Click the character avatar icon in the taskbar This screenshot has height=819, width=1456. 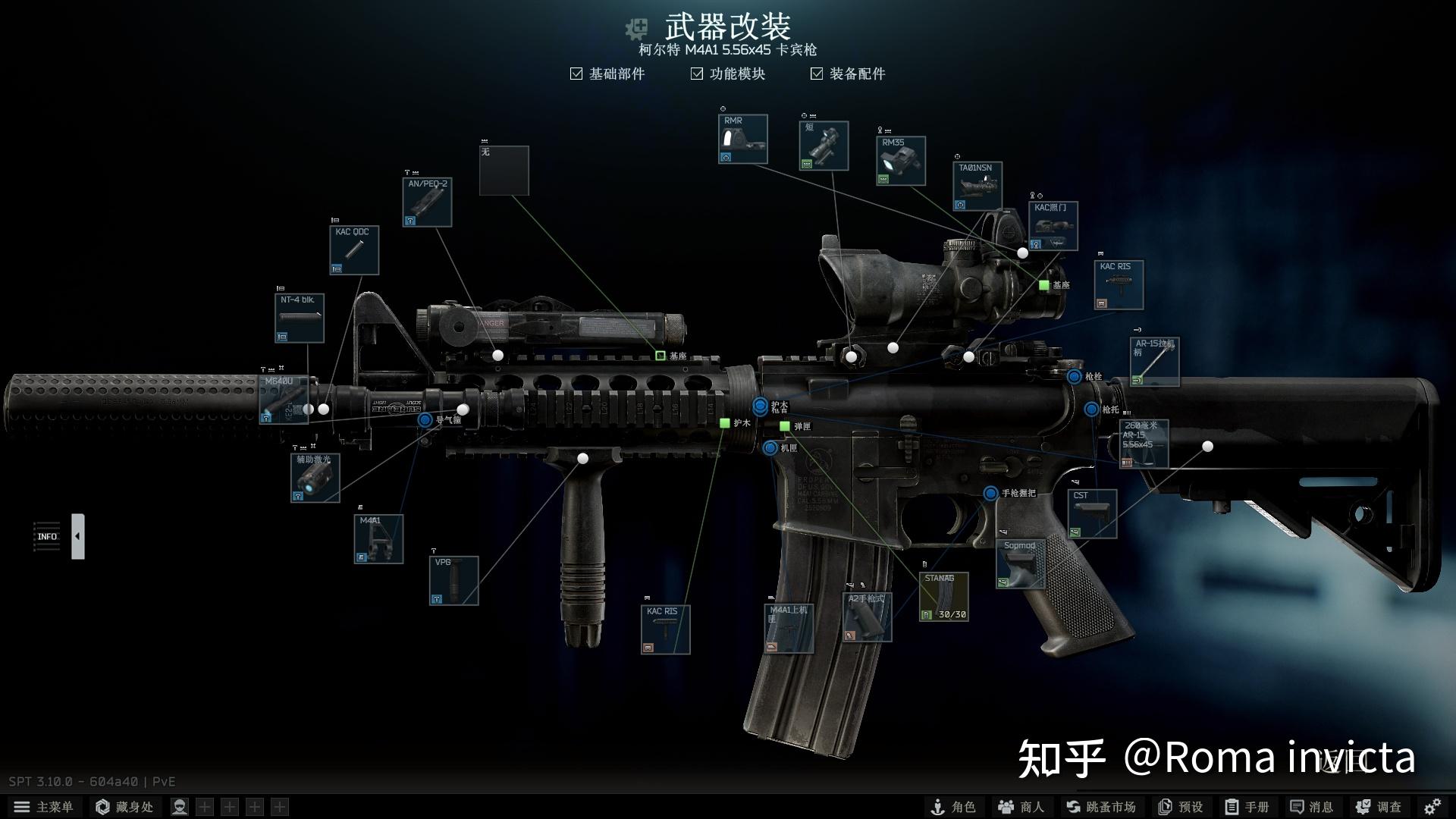(x=179, y=806)
